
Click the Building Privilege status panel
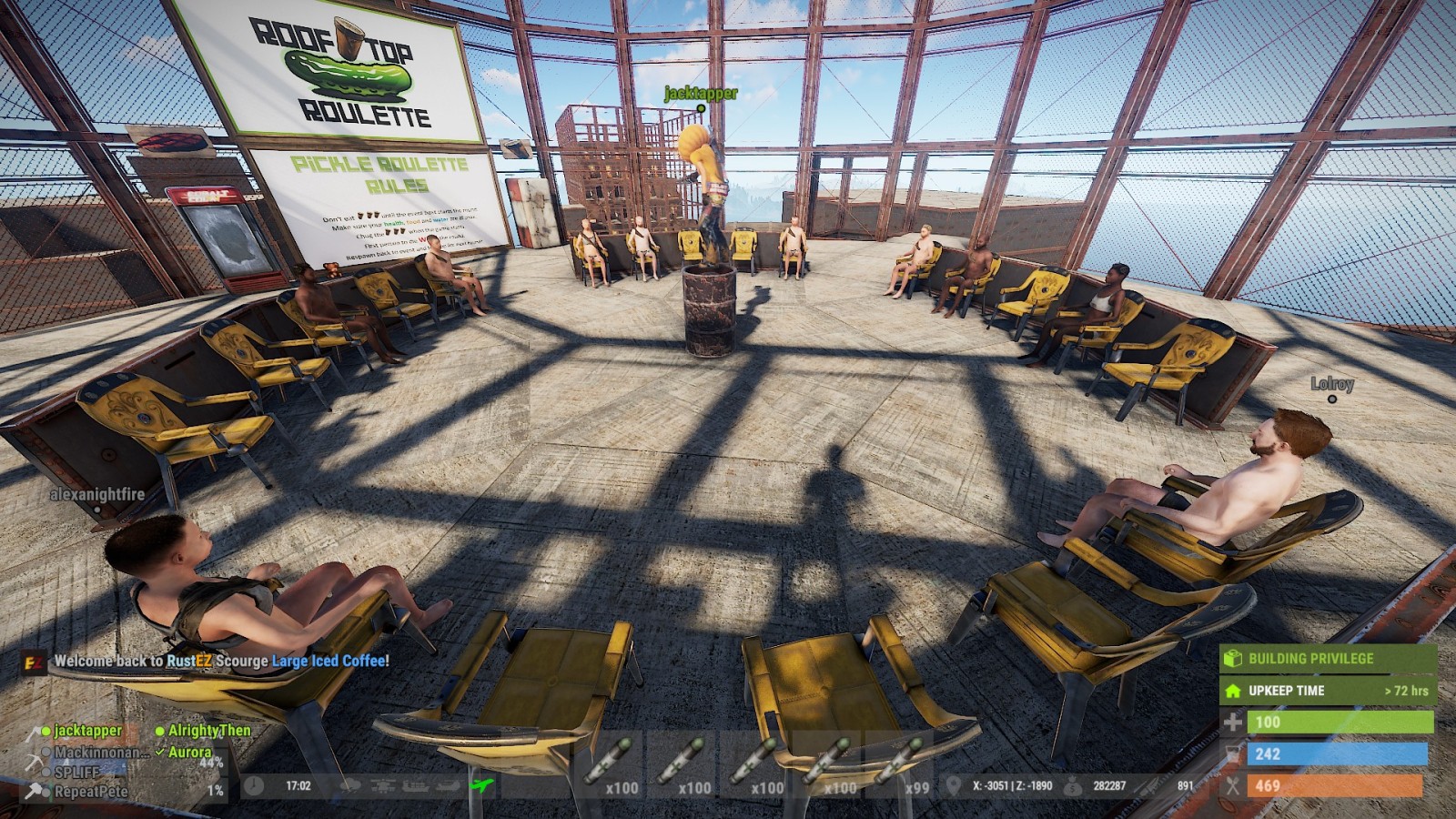[x=1328, y=658]
